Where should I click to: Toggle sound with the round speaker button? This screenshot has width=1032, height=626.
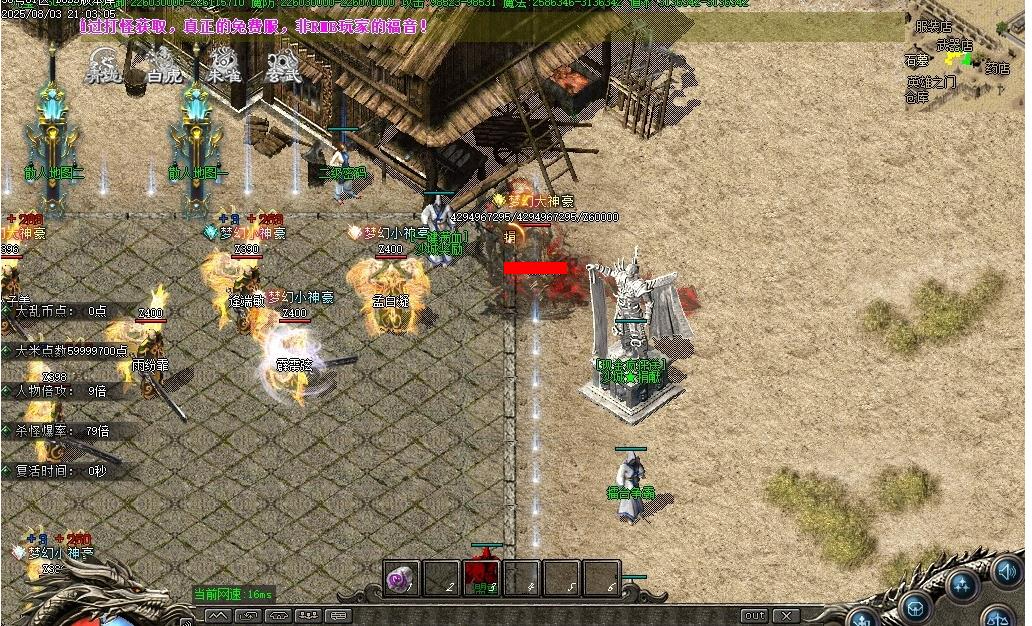(1007, 572)
